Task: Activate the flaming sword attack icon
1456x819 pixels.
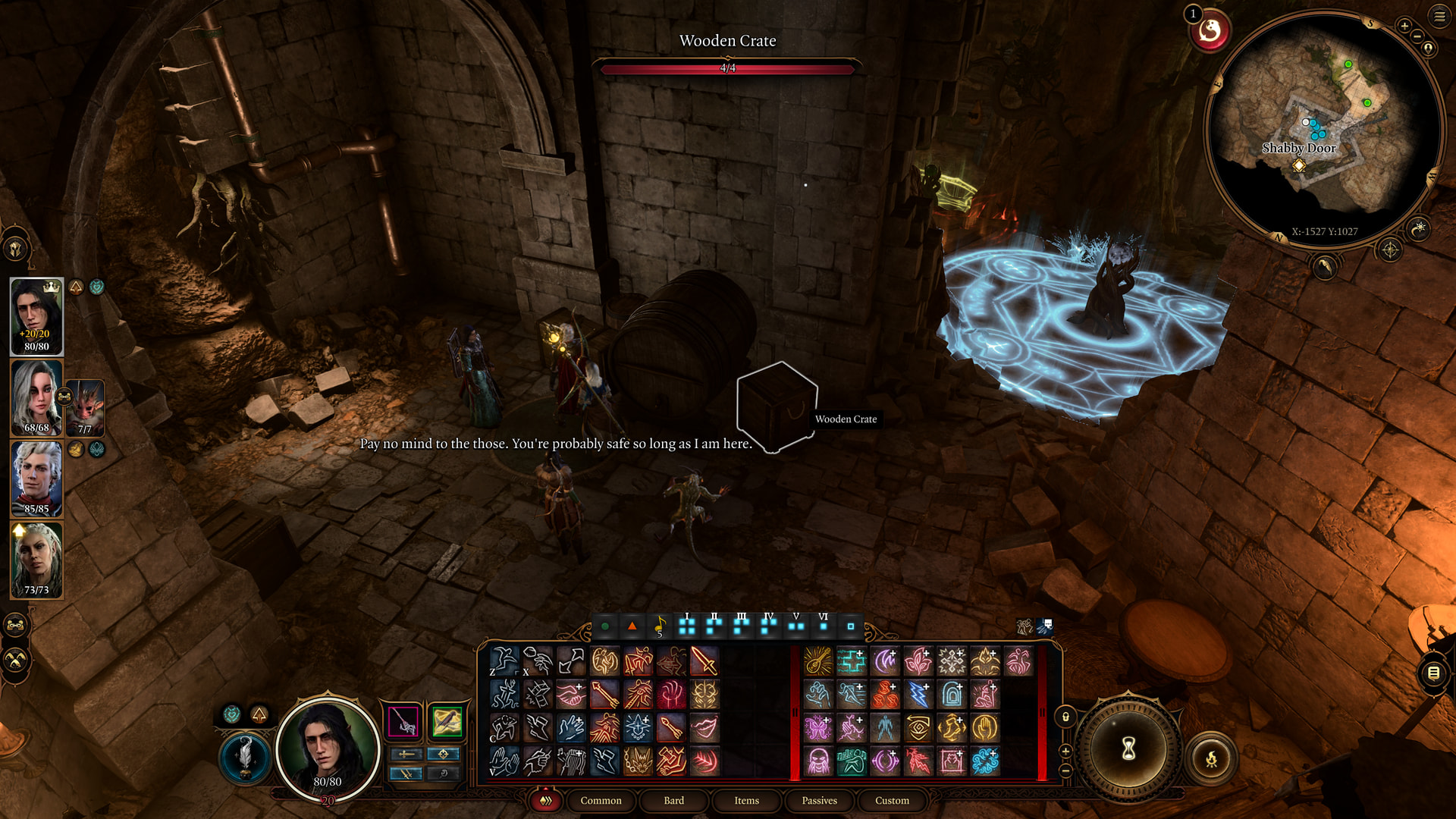Action: click(x=704, y=661)
